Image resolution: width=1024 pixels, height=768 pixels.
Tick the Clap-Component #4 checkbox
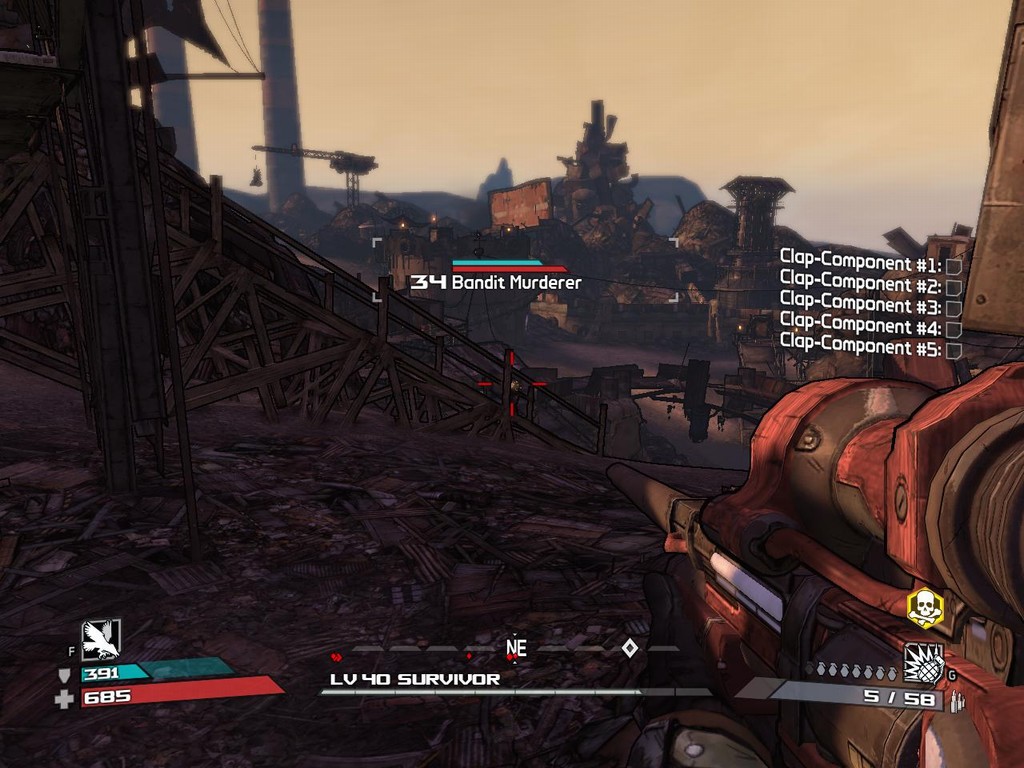click(x=954, y=328)
